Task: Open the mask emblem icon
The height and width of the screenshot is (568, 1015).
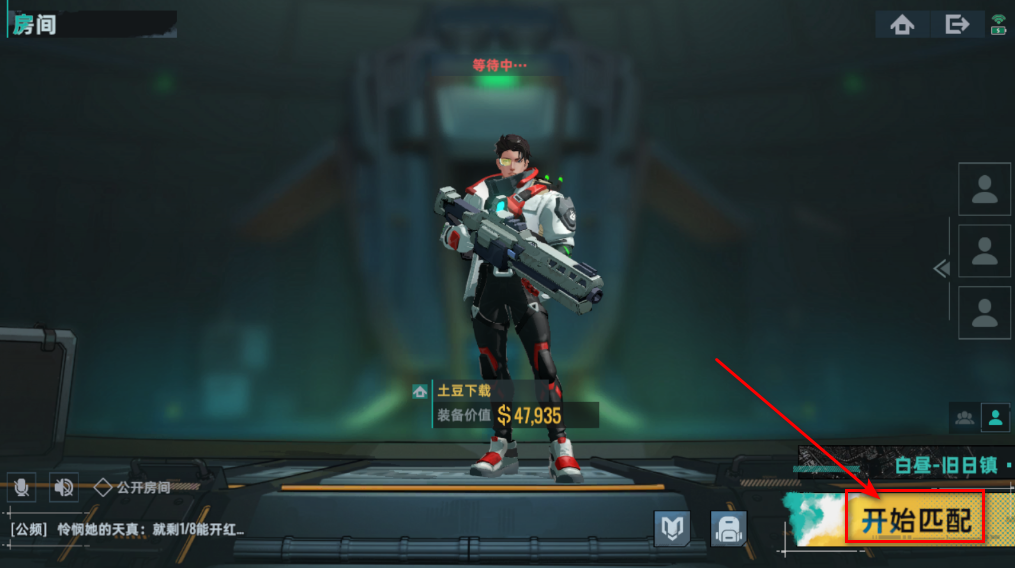Action: (672, 528)
